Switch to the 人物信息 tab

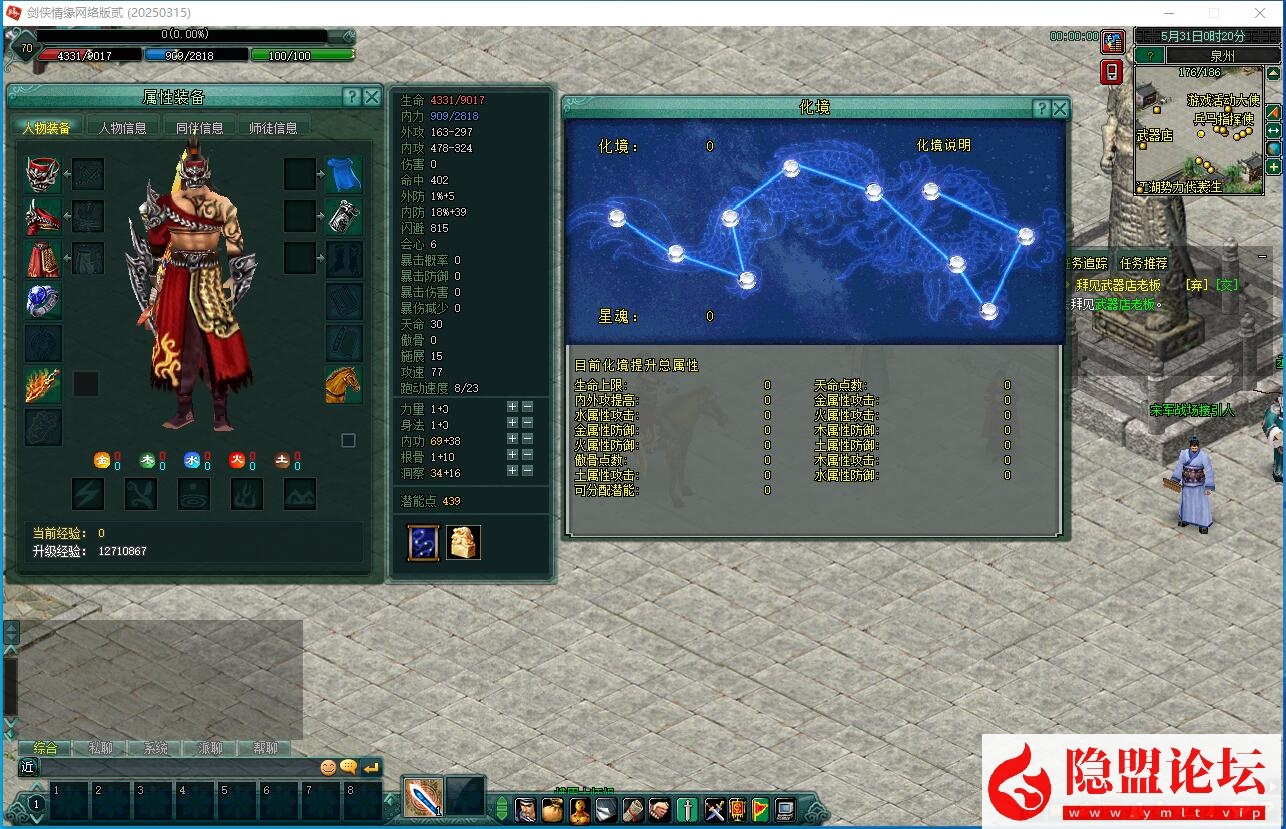pyautogui.click(x=122, y=127)
